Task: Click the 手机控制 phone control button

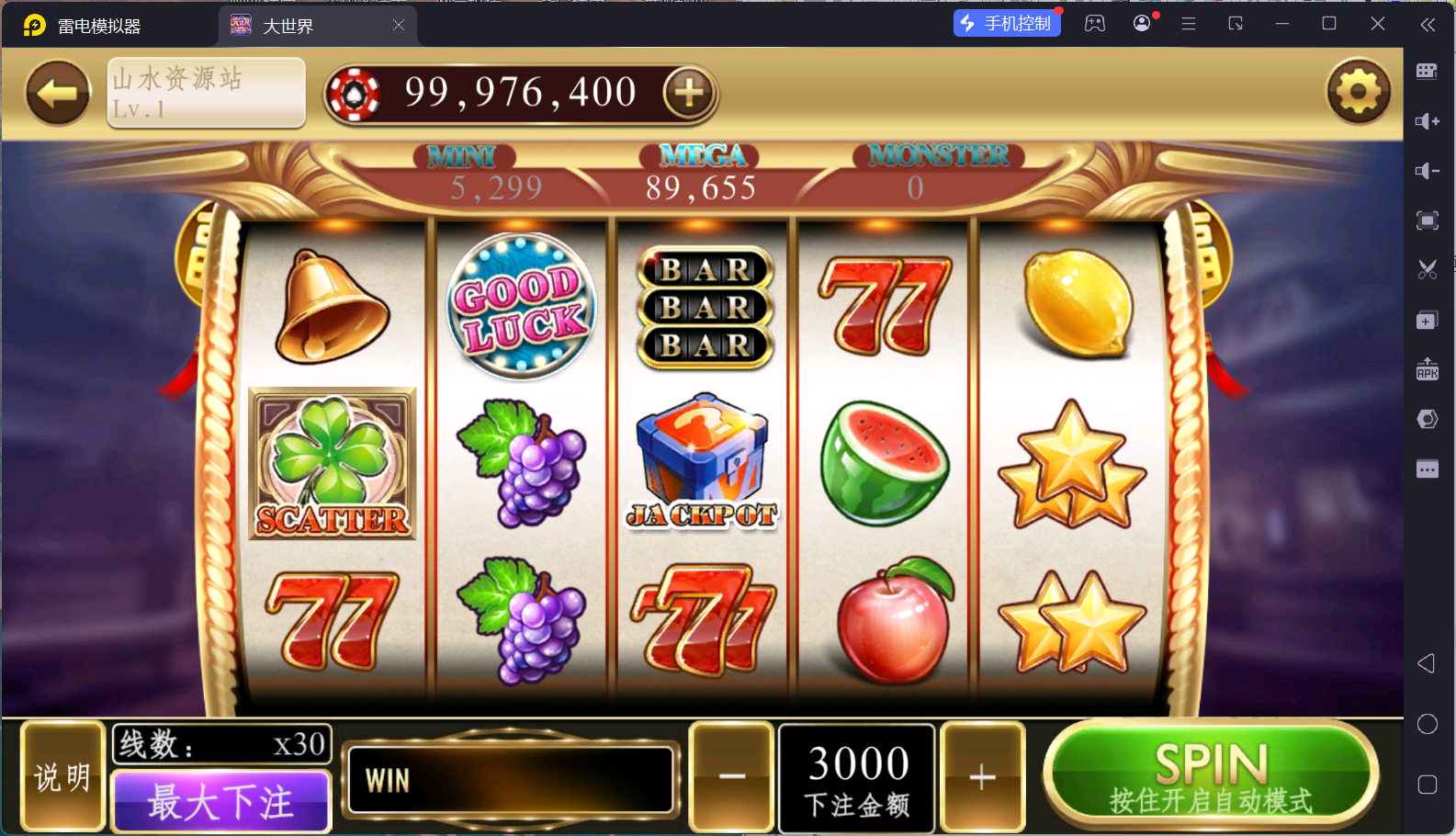Action: click(x=1007, y=23)
